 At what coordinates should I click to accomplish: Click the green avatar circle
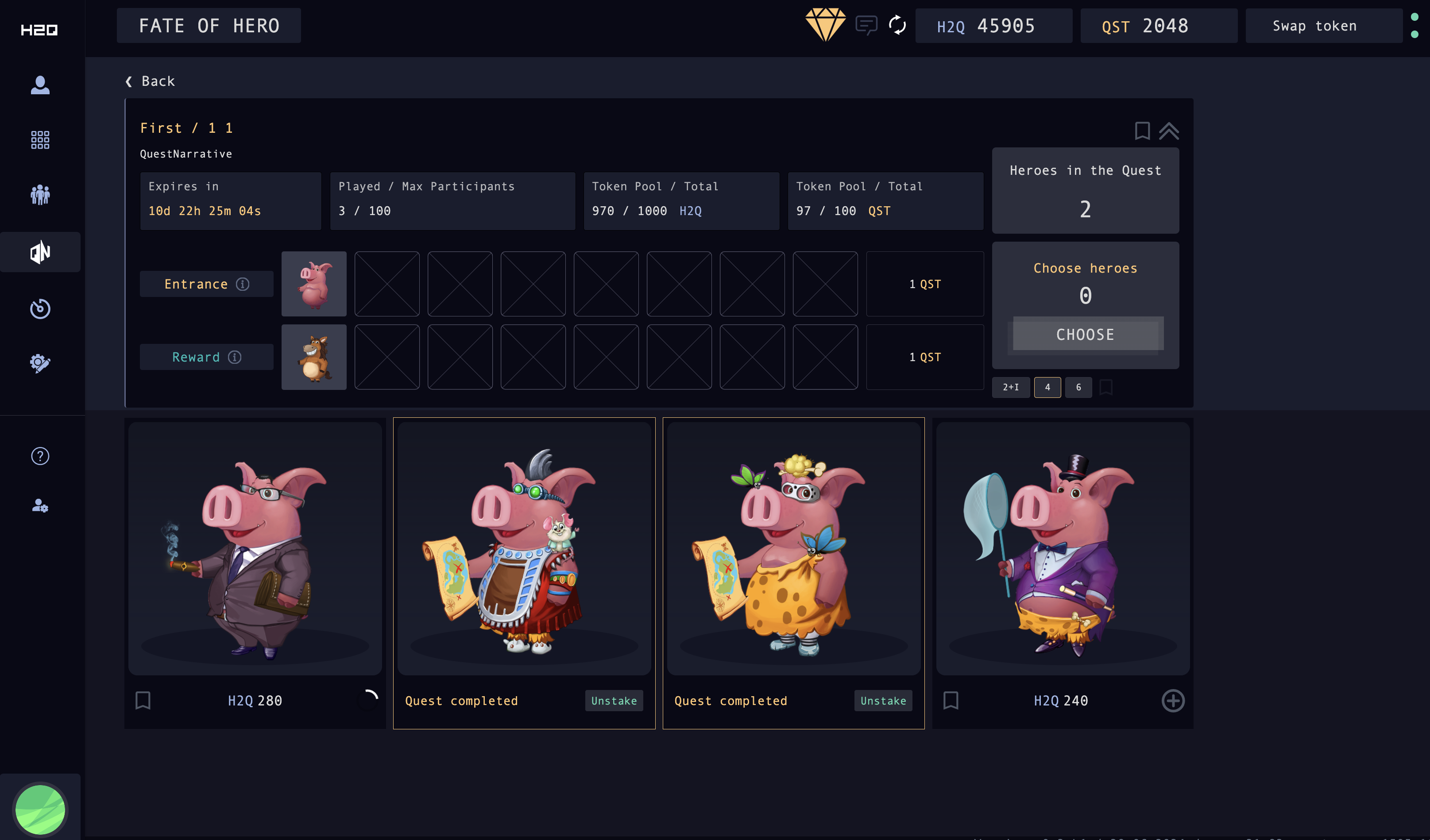pos(40,809)
